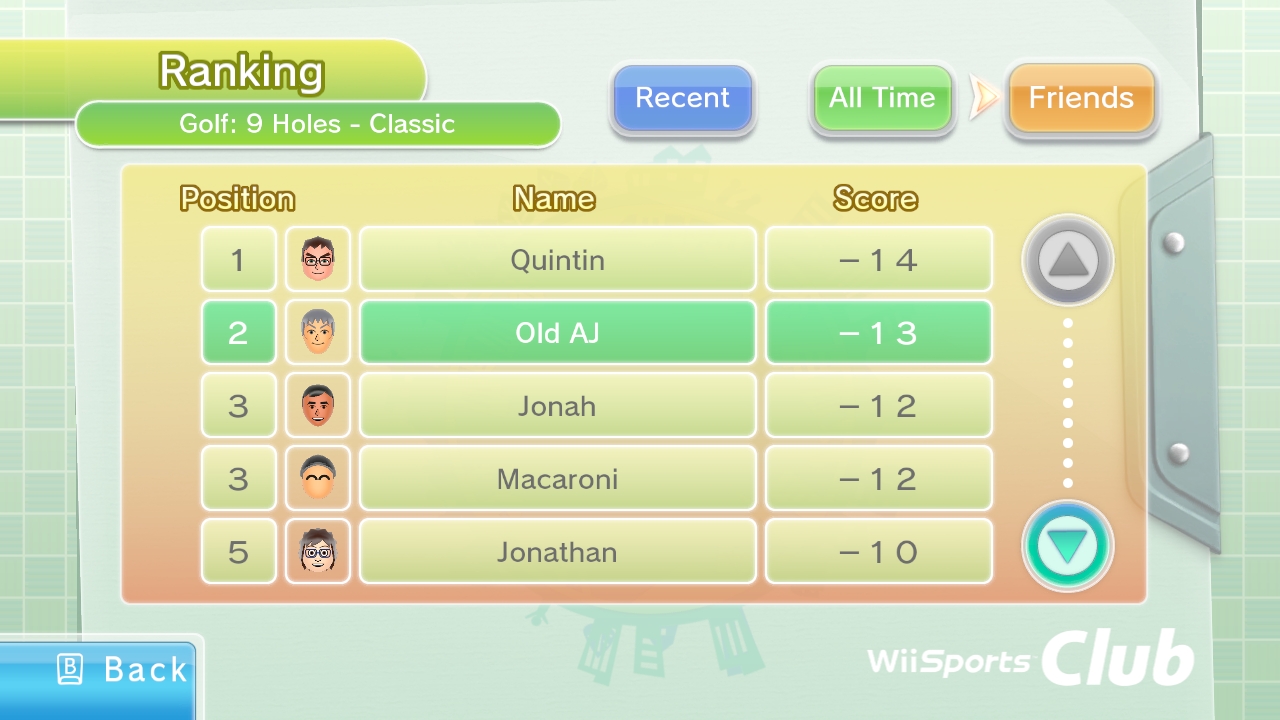Click the grey up arrow button
Screen dimensions: 1280x720
tap(1067, 261)
